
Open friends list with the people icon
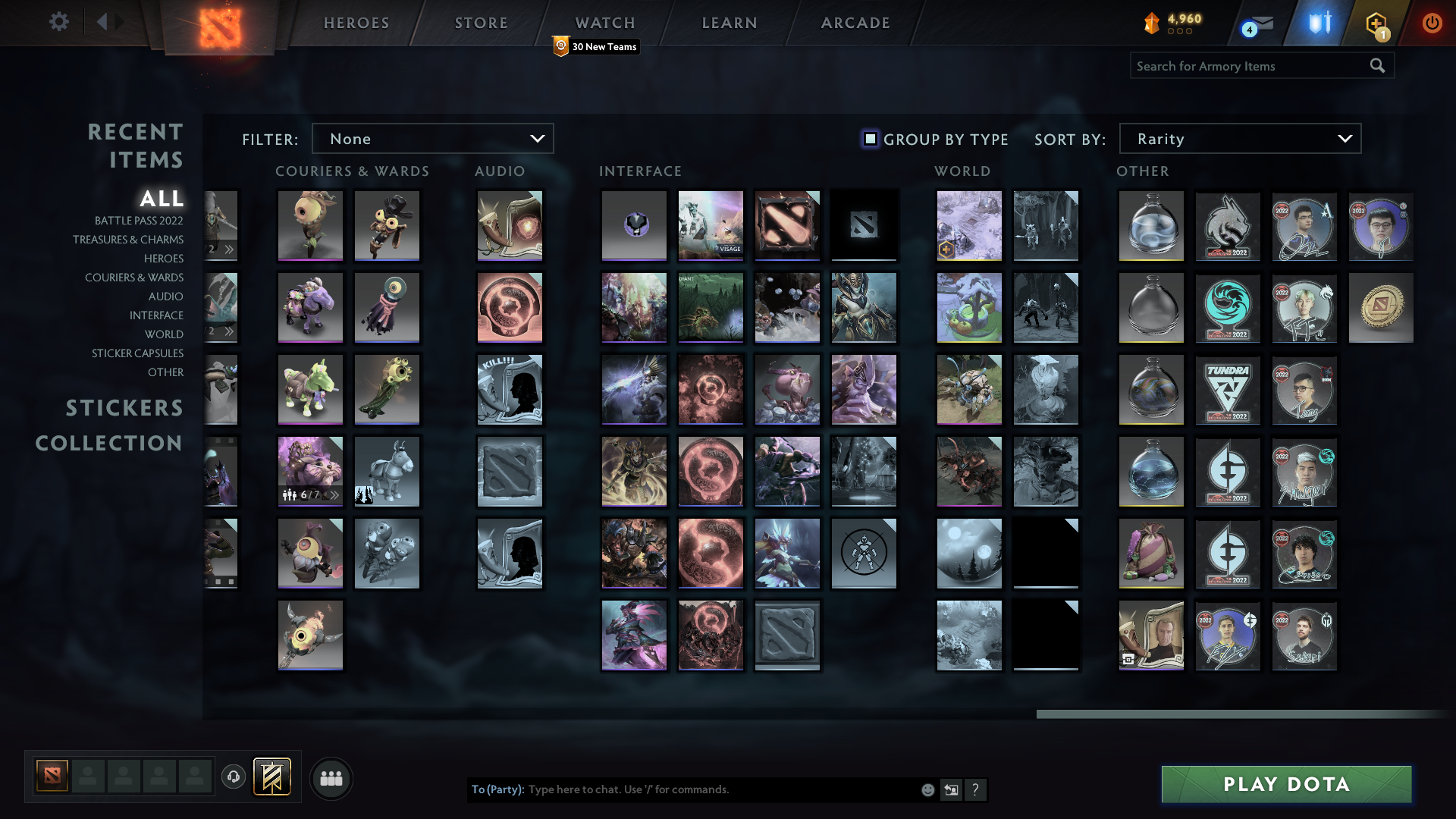click(331, 778)
